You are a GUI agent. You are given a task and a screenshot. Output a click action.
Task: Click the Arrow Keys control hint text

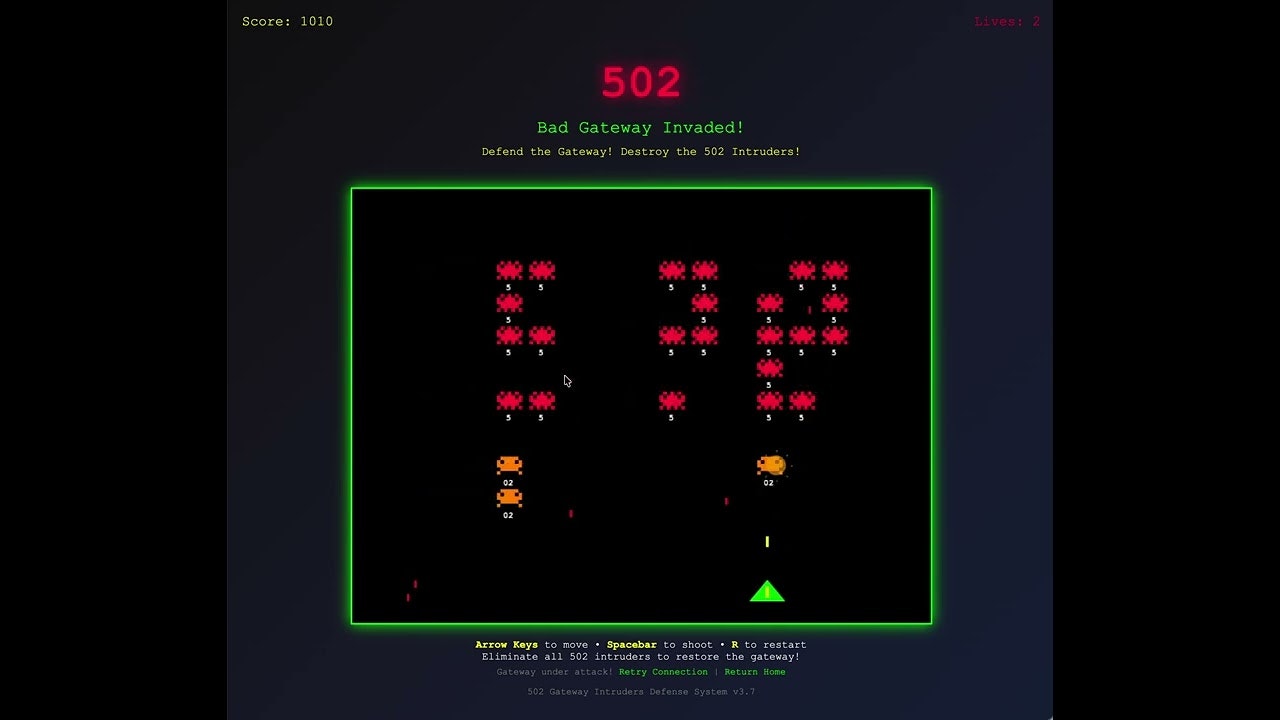coord(505,644)
